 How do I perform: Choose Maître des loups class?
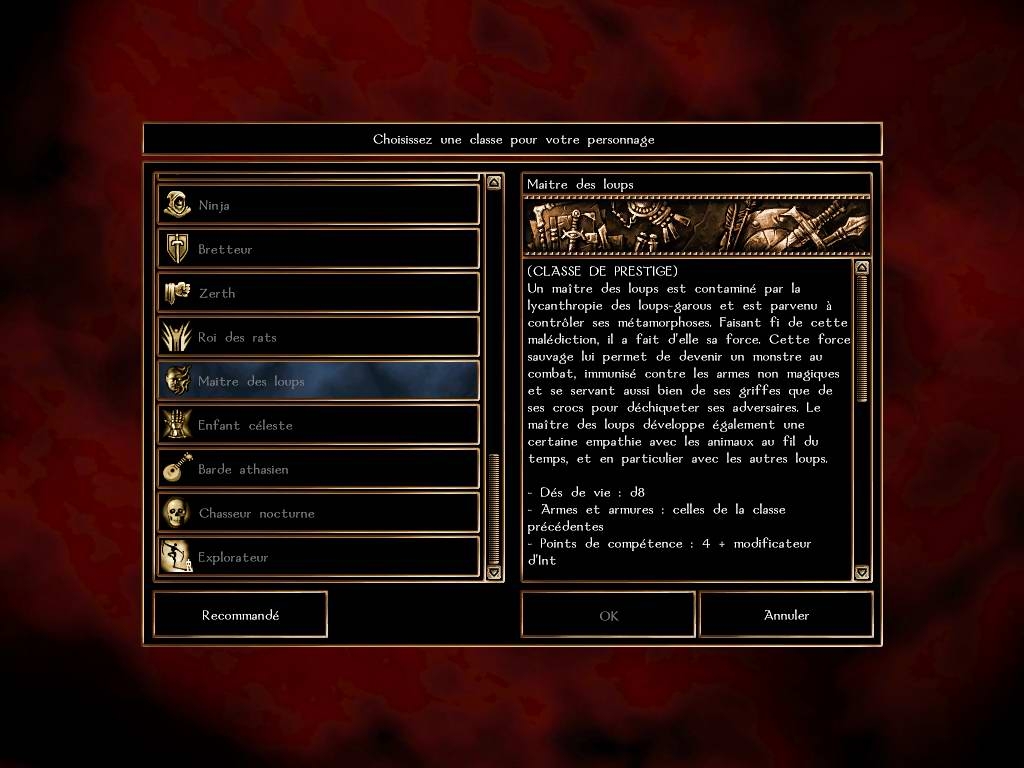(318, 381)
